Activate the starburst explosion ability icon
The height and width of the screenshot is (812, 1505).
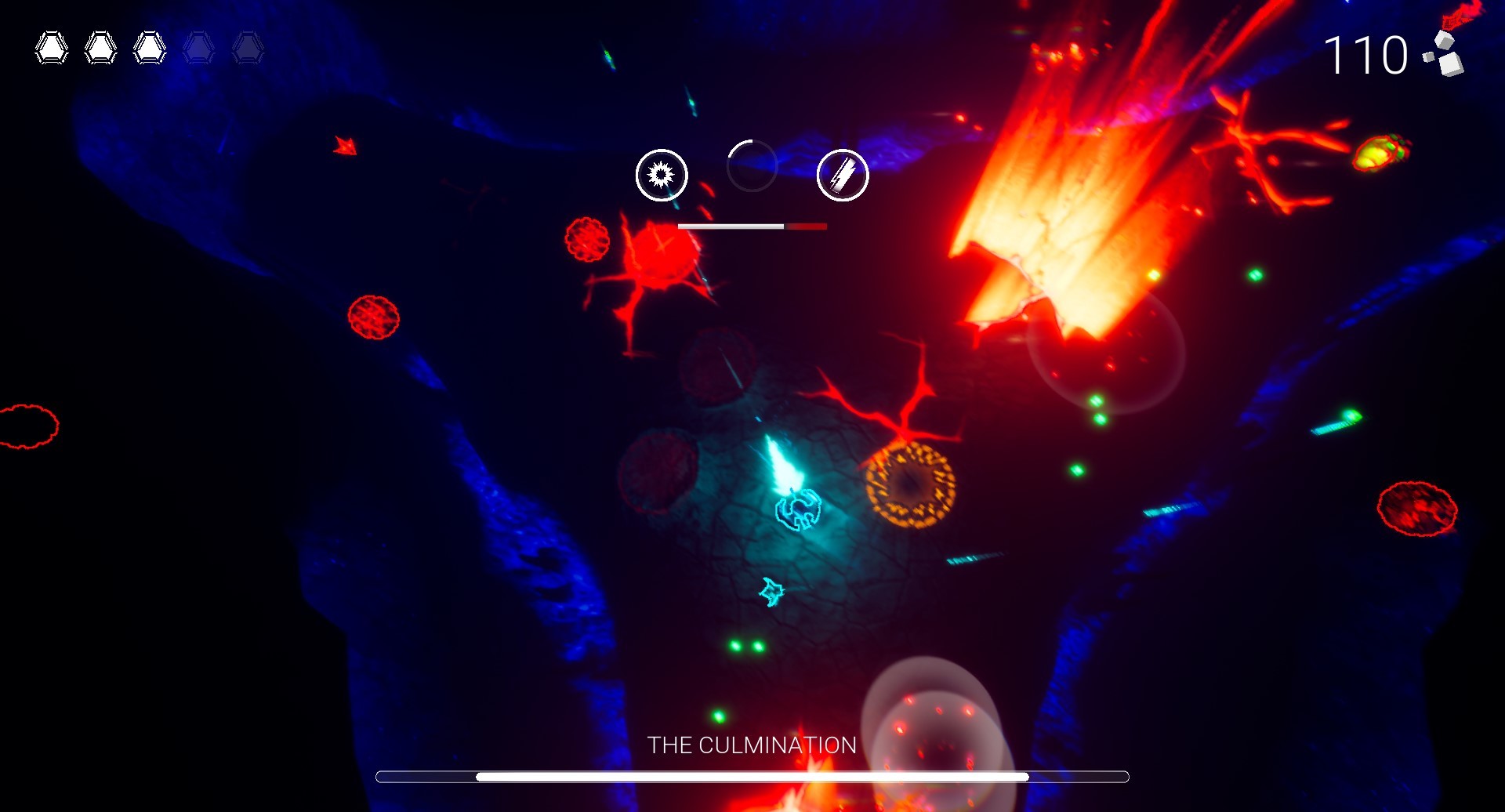tap(662, 175)
